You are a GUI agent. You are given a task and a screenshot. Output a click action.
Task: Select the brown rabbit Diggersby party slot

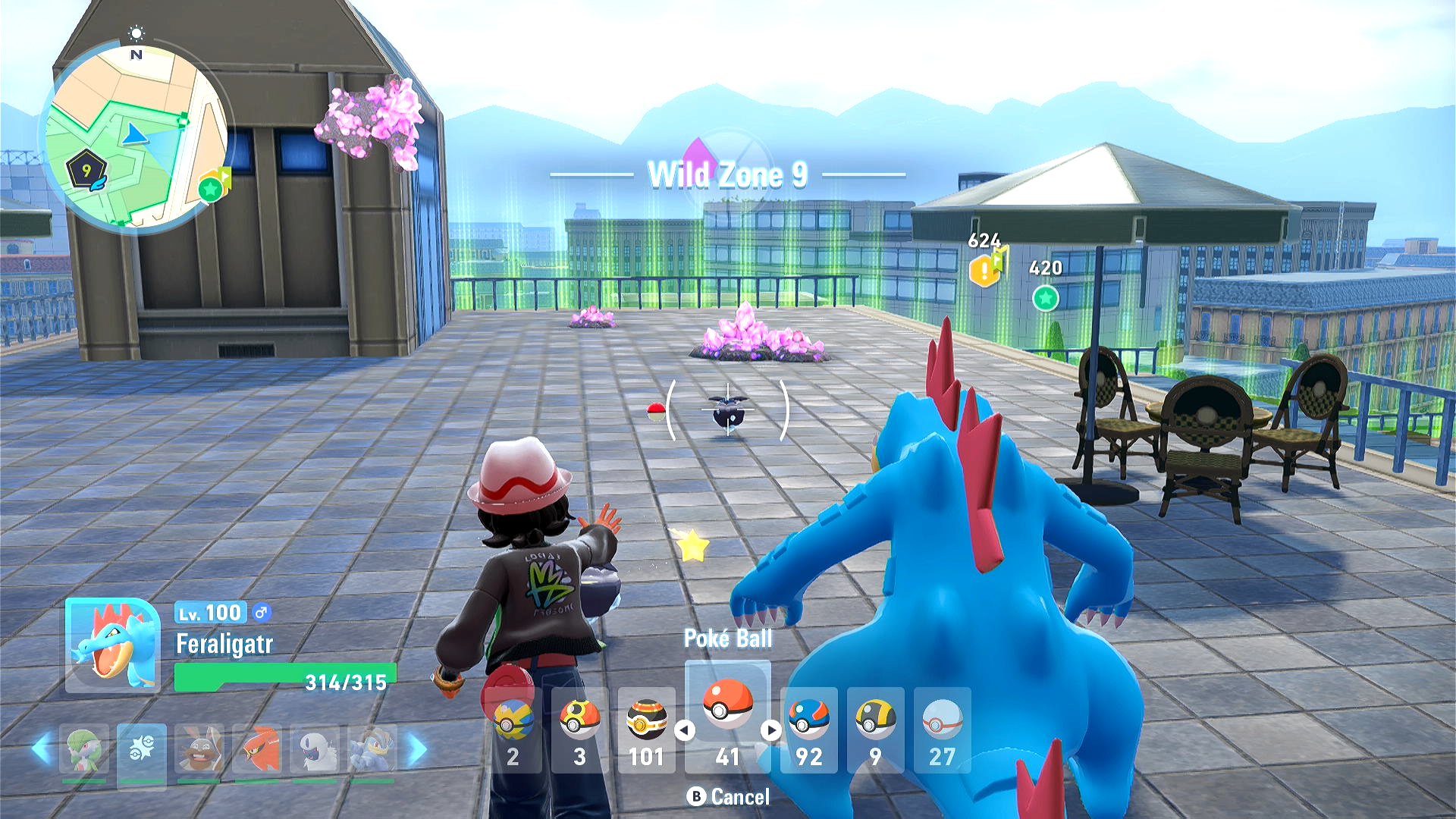[199, 748]
